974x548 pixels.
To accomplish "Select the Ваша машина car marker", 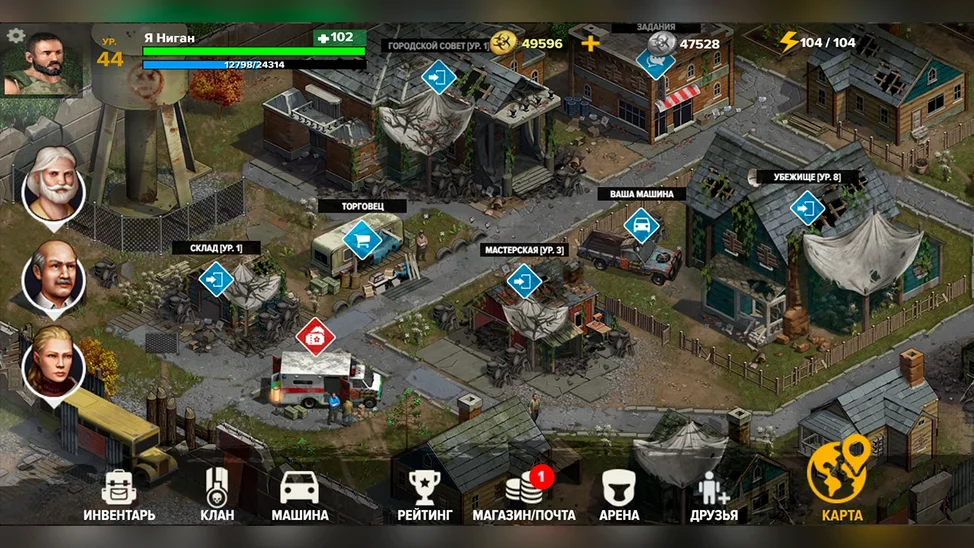I will [x=641, y=225].
